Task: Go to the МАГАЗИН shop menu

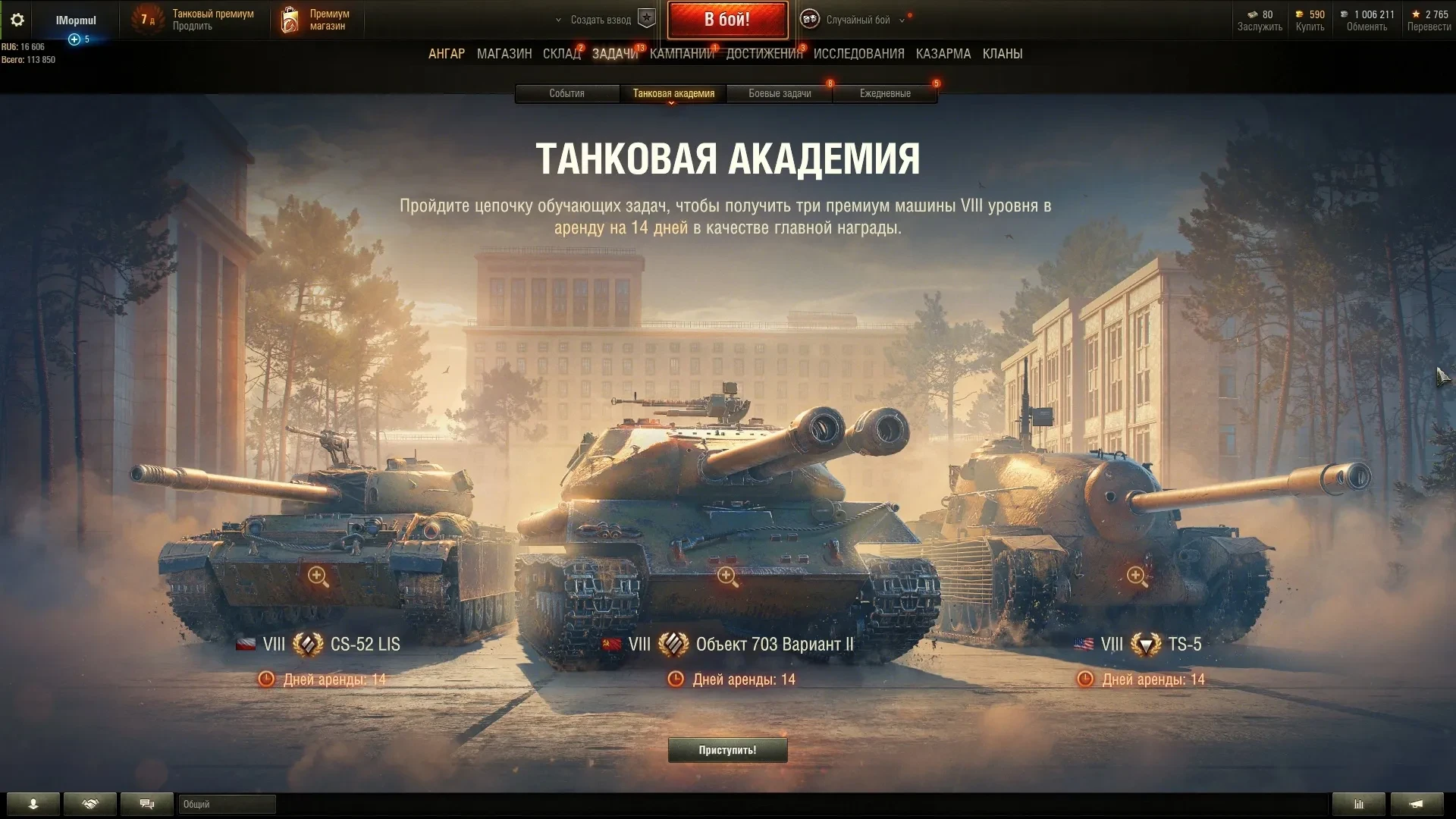Action: coord(504,54)
